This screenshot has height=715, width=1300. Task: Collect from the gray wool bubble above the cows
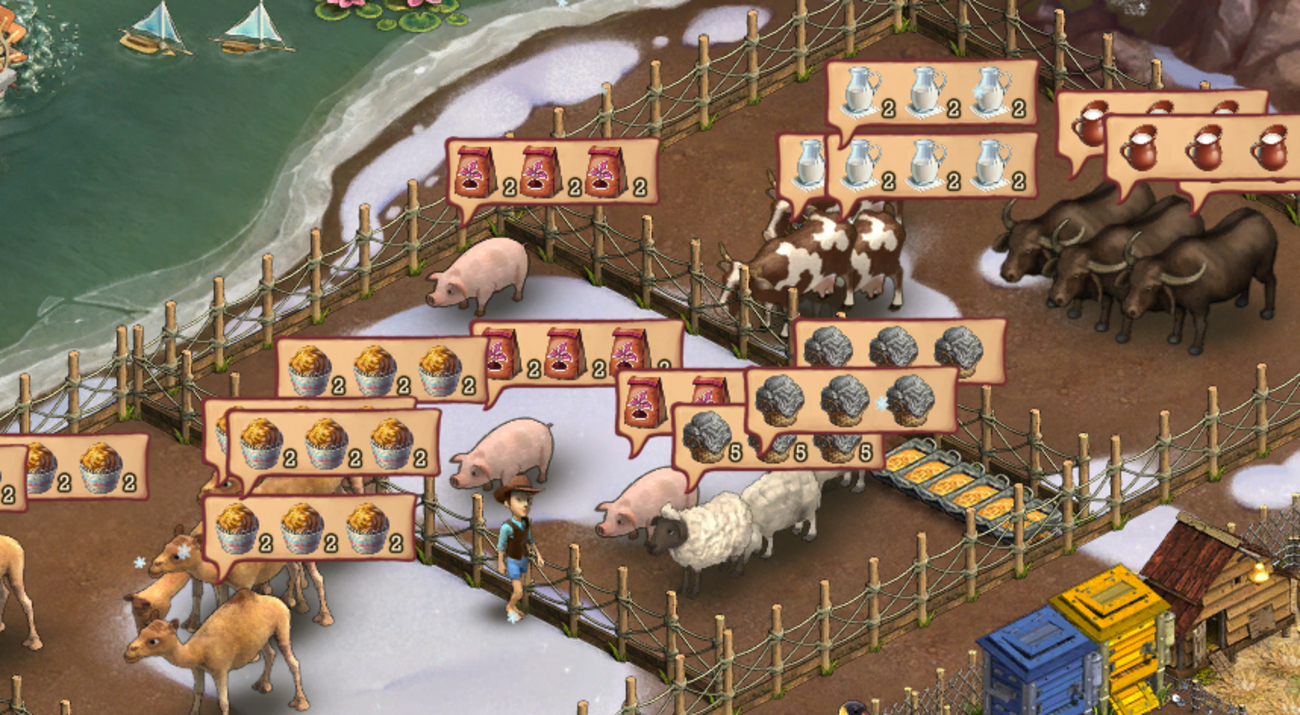(x=900, y=346)
